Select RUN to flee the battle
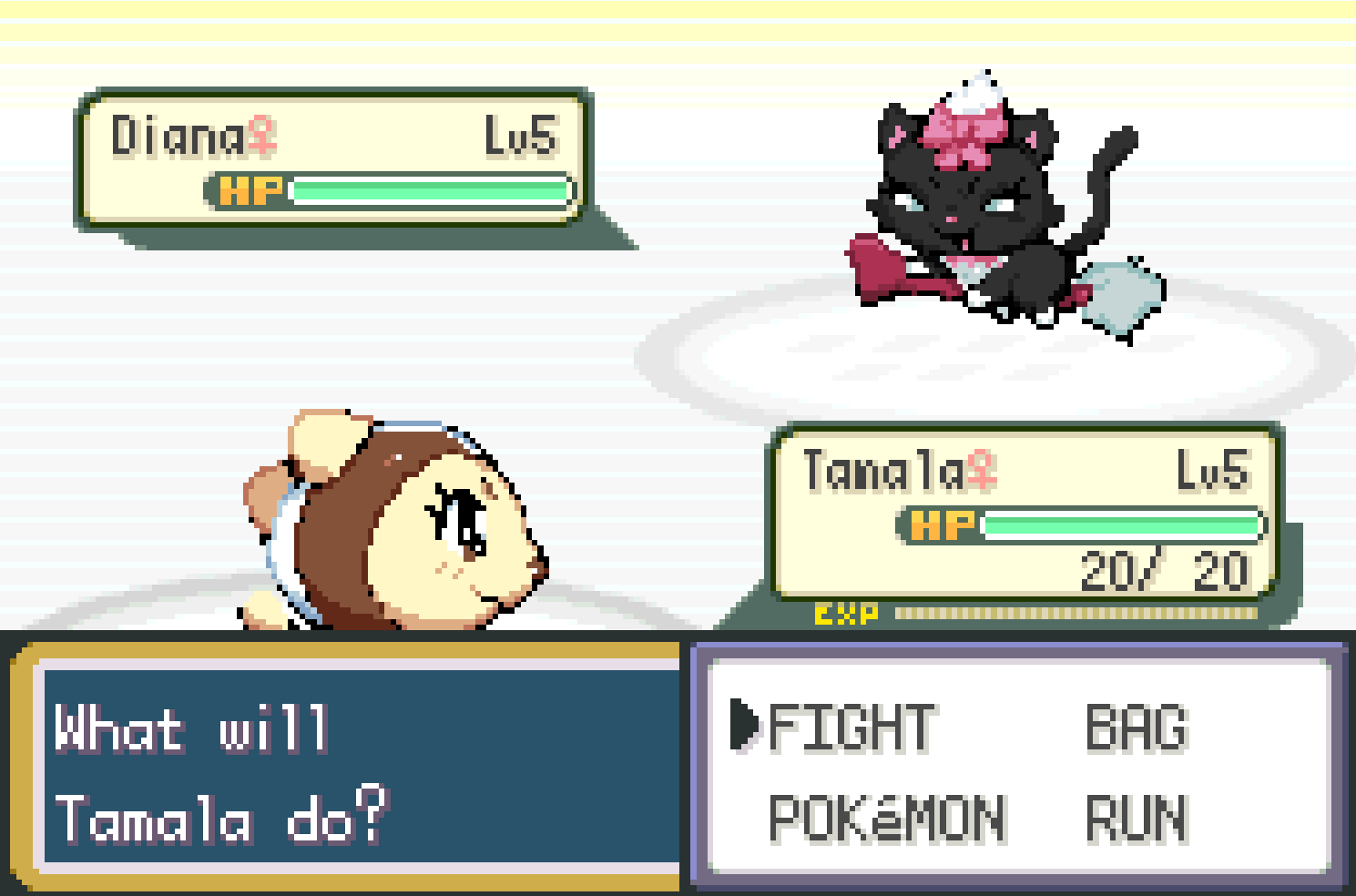The width and height of the screenshot is (1356, 896). pyautogui.click(x=1137, y=819)
